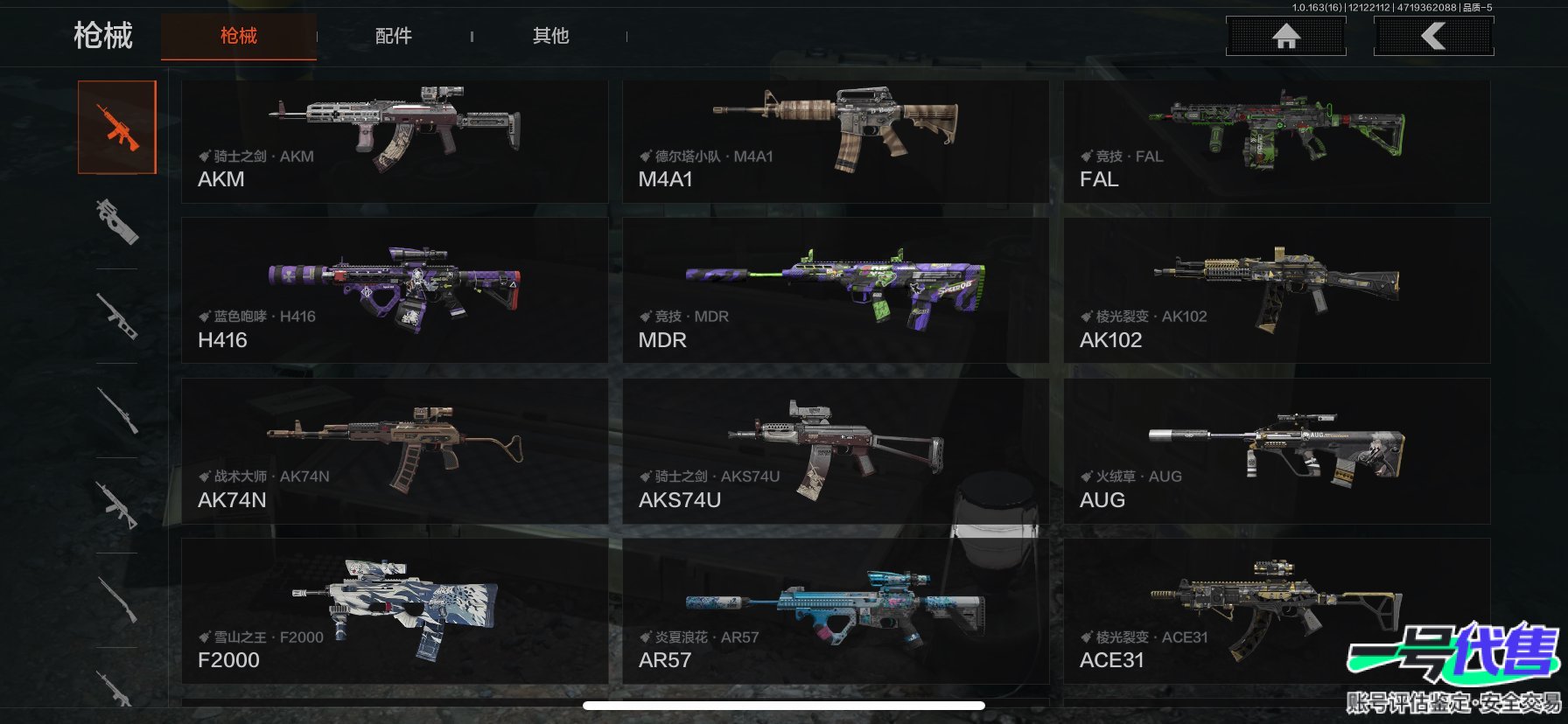Show the 其他 tab
The image size is (1568, 724).
pos(550,36)
